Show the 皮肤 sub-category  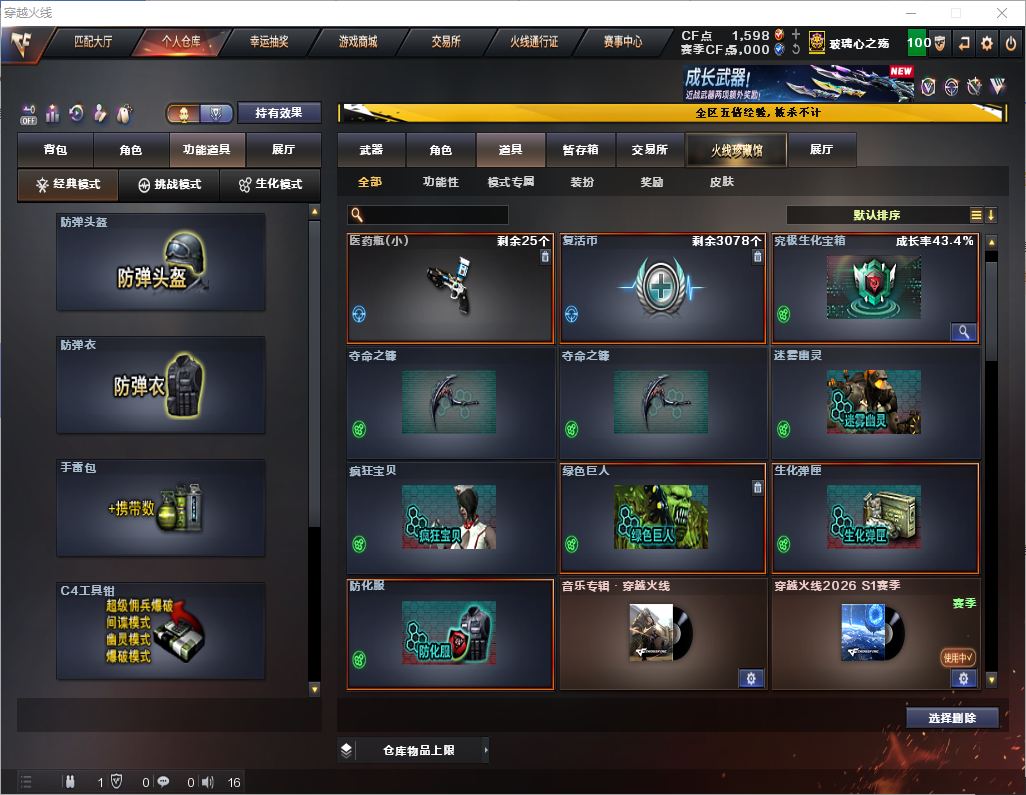click(721, 182)
